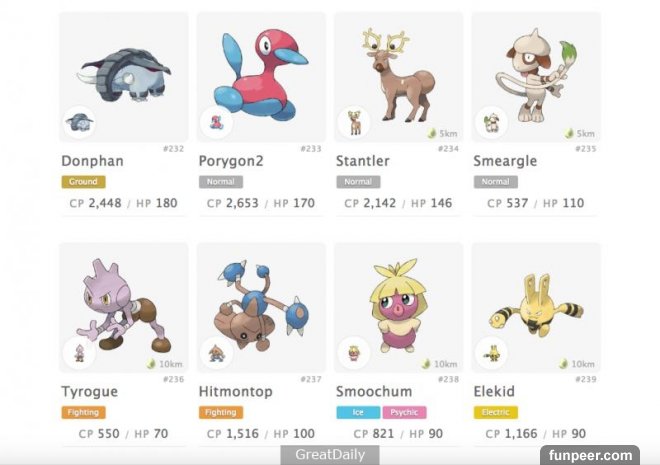Select Elekid's Electric type tag
The image size is (660, 465).
point(495,412)
